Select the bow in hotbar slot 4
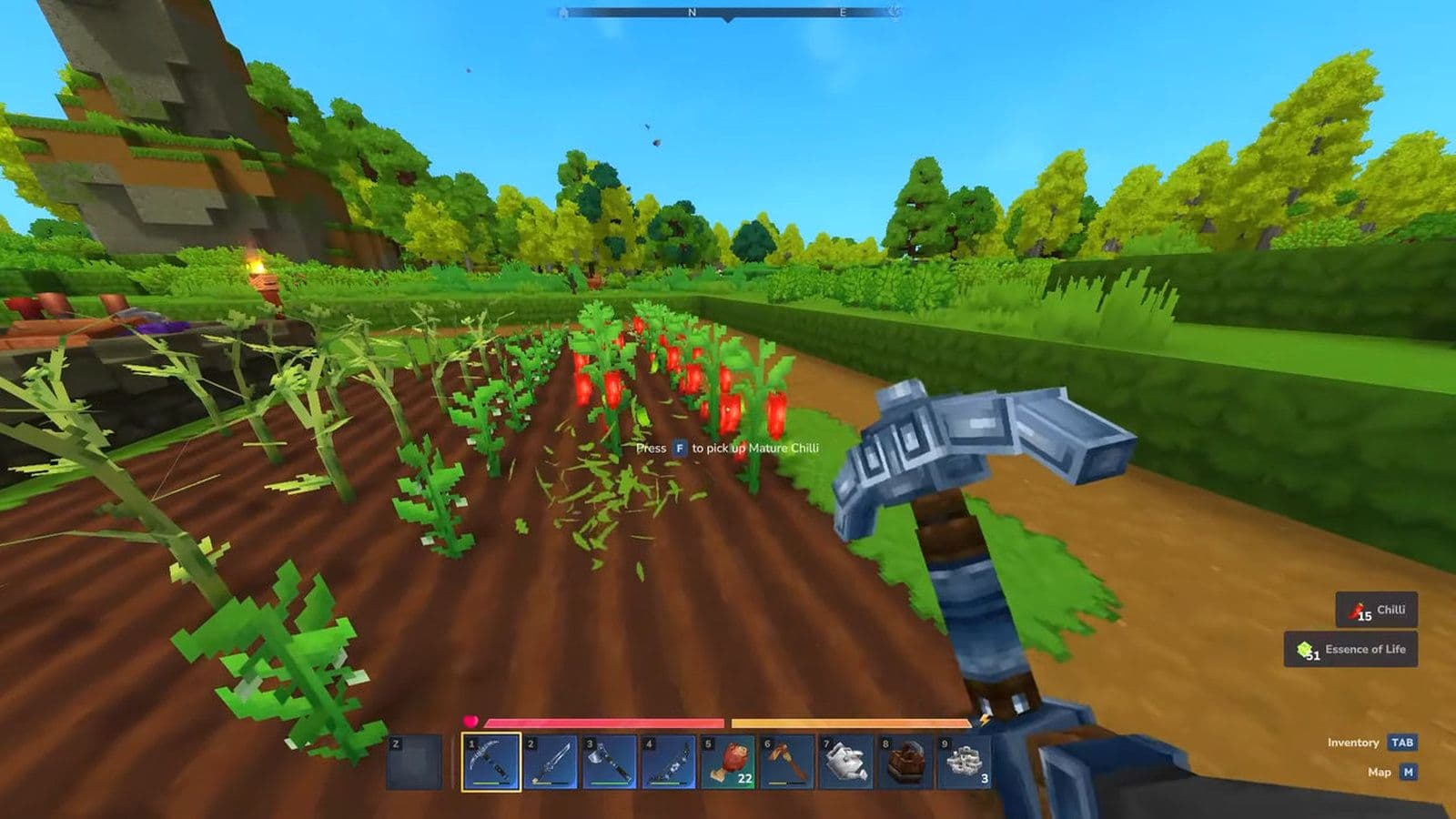This screenshot has width=1456, height=819. pos(667,764)
